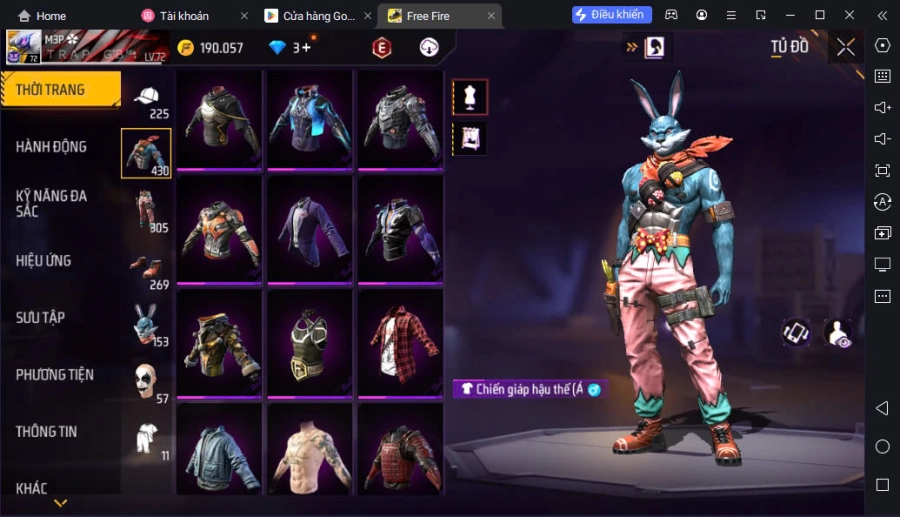Select the pants subcategory icon
The image size is (900, 517).
[x=147, y=211]
